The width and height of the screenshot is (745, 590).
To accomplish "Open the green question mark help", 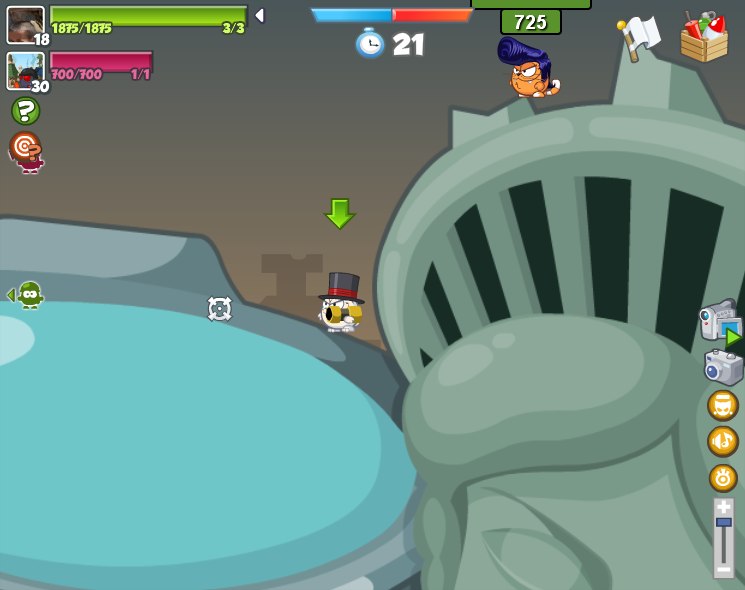I will click(x=25, y=111).
